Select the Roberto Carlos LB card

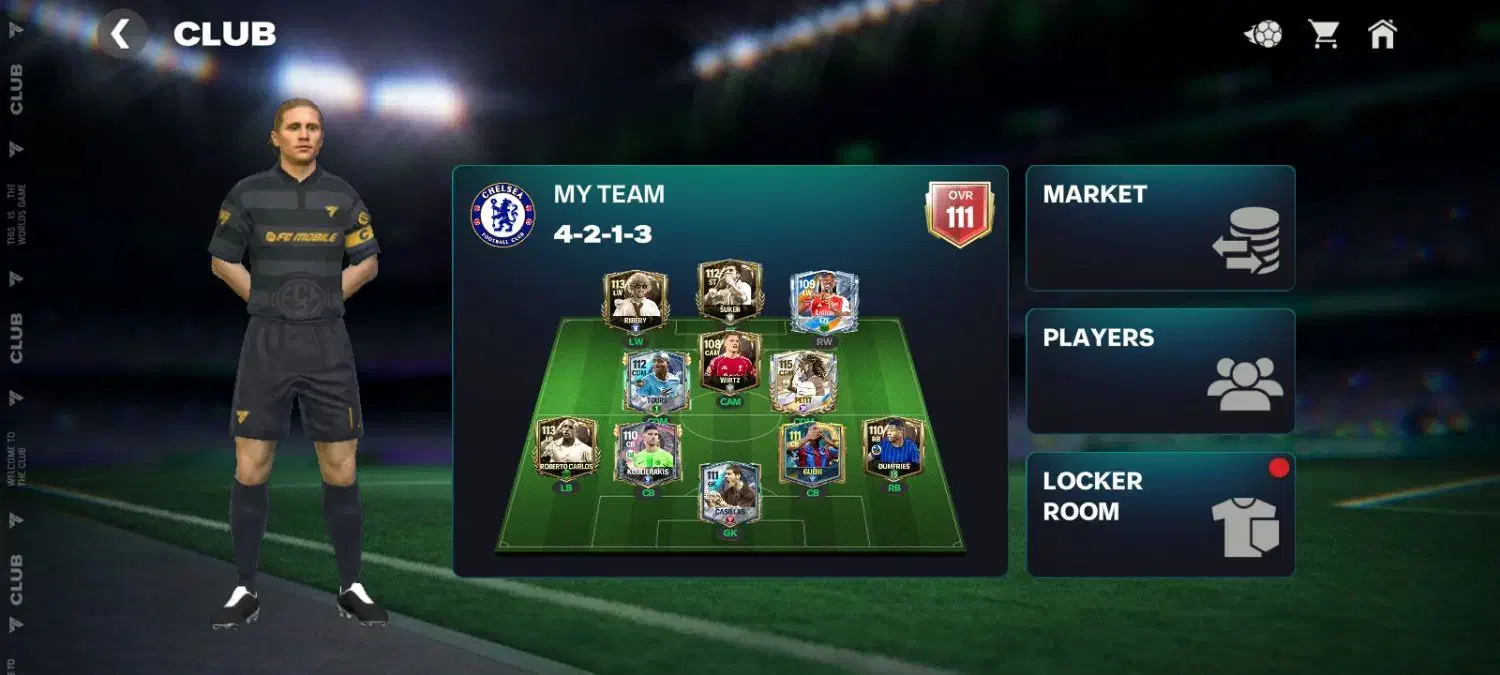567,447
